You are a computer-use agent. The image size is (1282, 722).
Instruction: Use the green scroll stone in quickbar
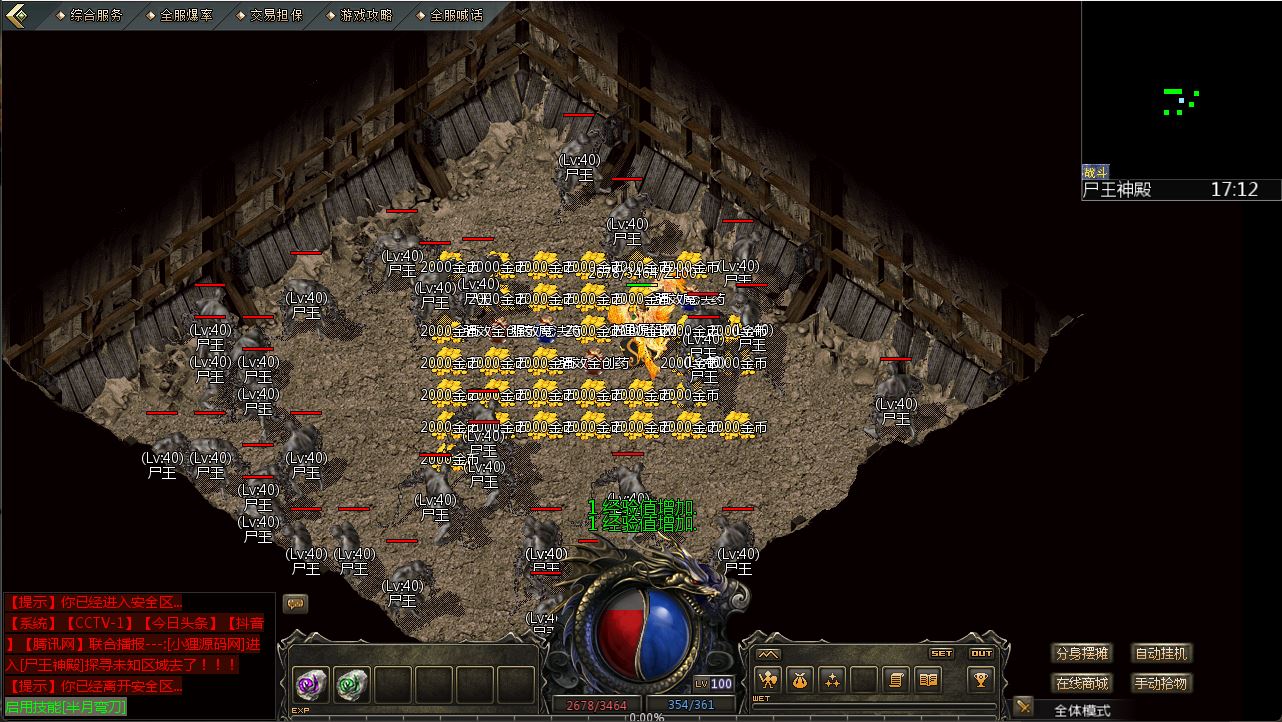tap(352, 684)
